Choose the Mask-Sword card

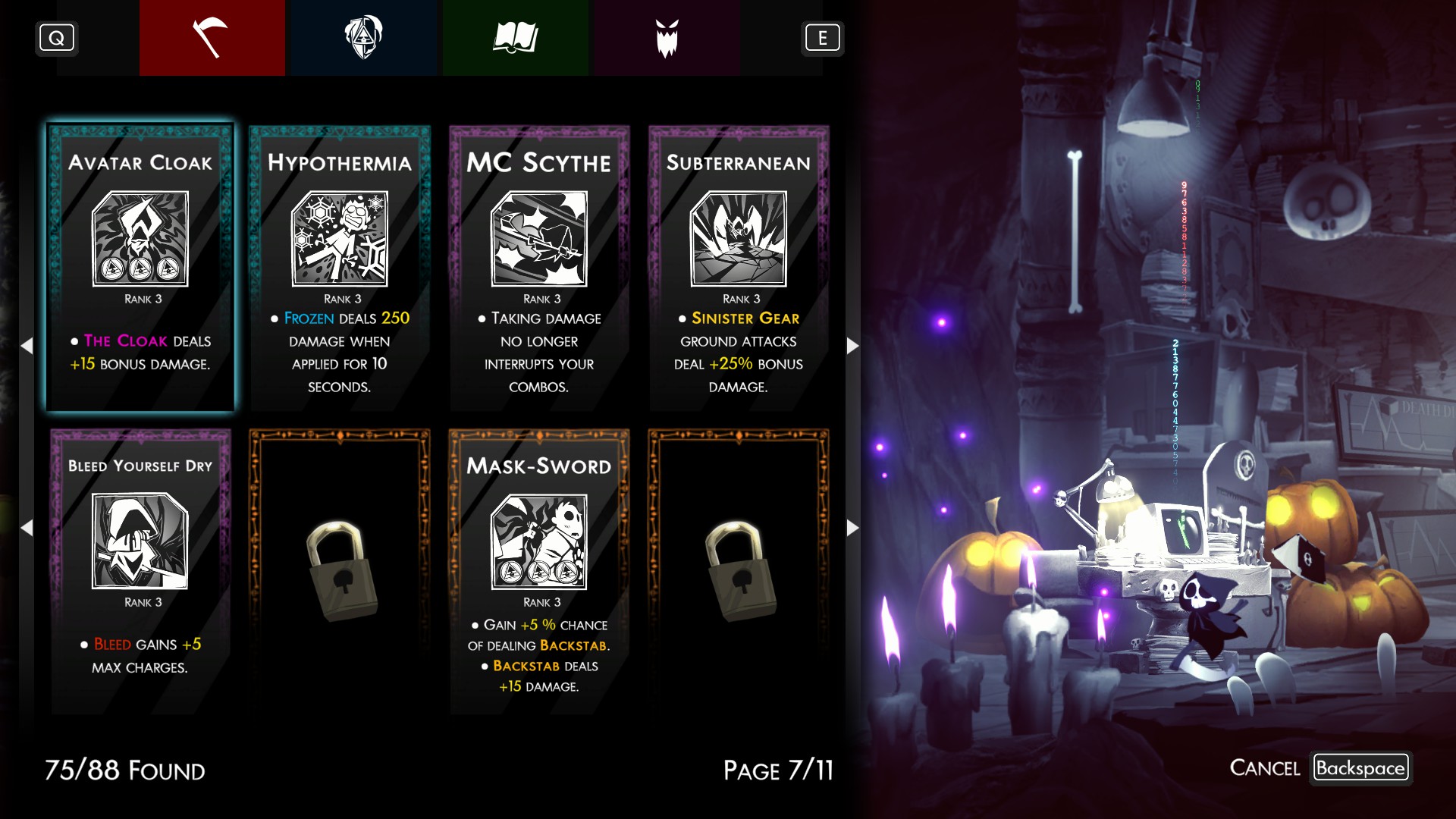pyautogui.click(x=539, y=571)
